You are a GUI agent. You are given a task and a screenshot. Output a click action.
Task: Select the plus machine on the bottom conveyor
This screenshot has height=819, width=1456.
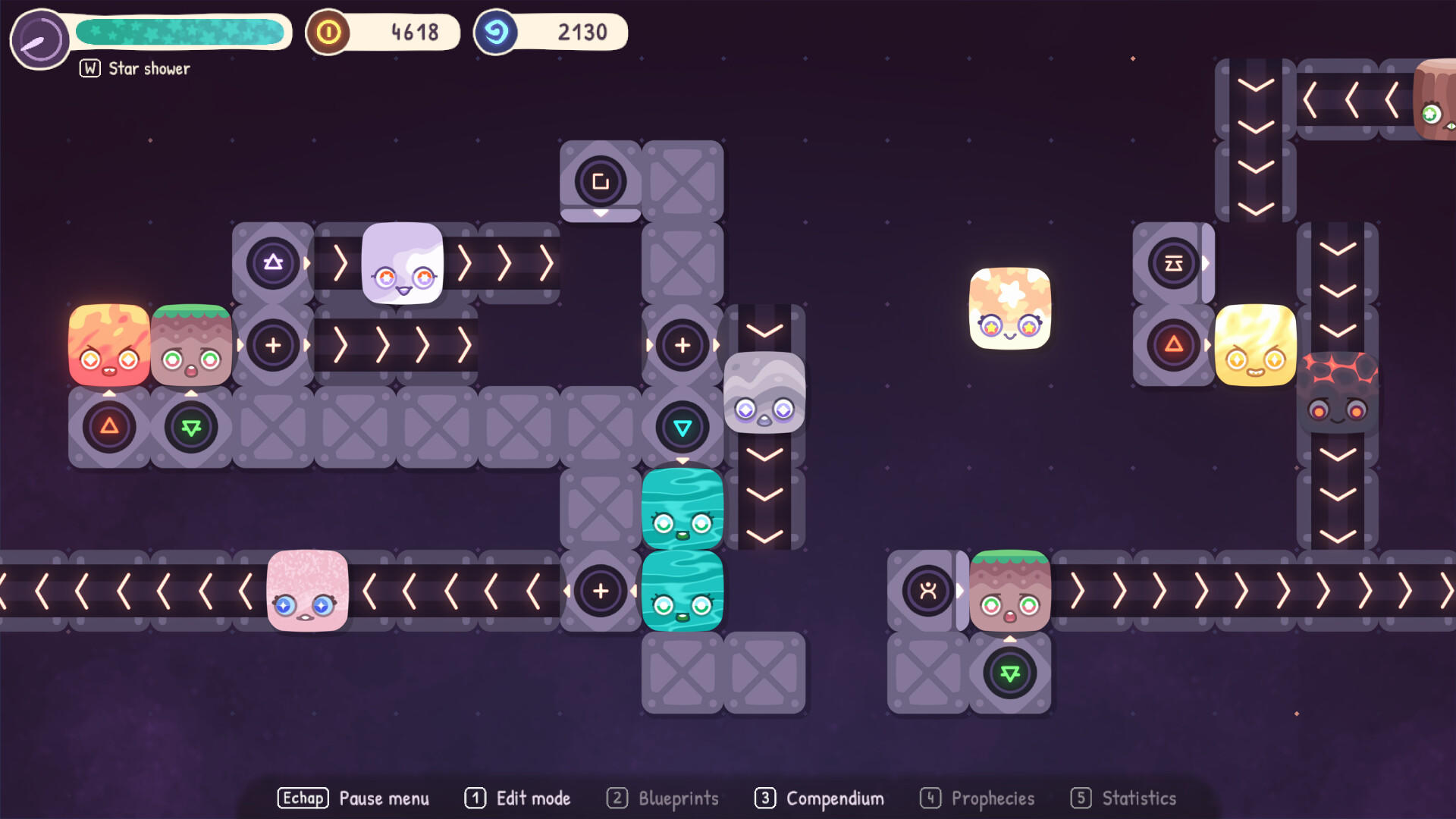click(600, 590)
